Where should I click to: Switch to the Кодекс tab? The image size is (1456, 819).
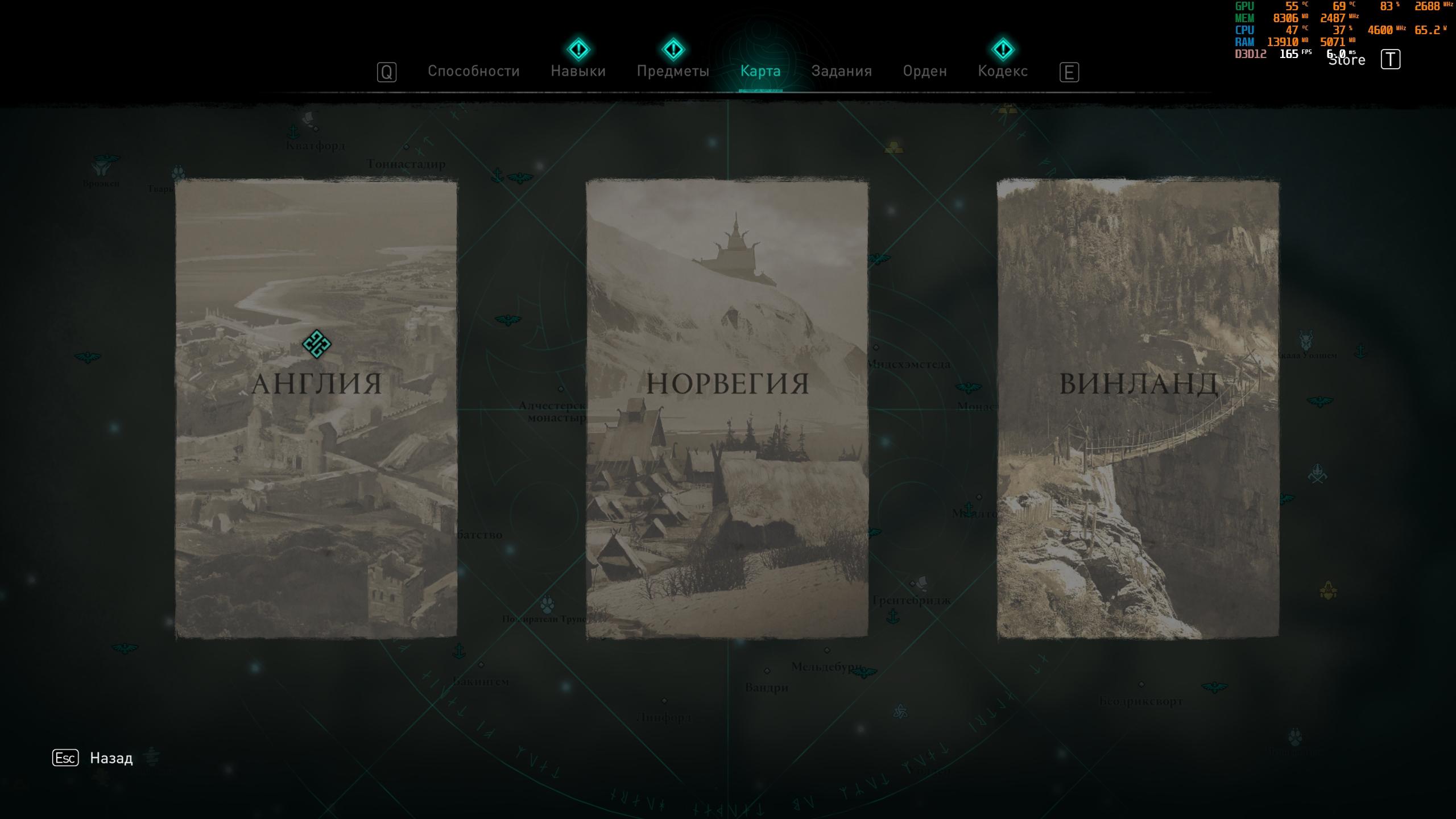1003,71
